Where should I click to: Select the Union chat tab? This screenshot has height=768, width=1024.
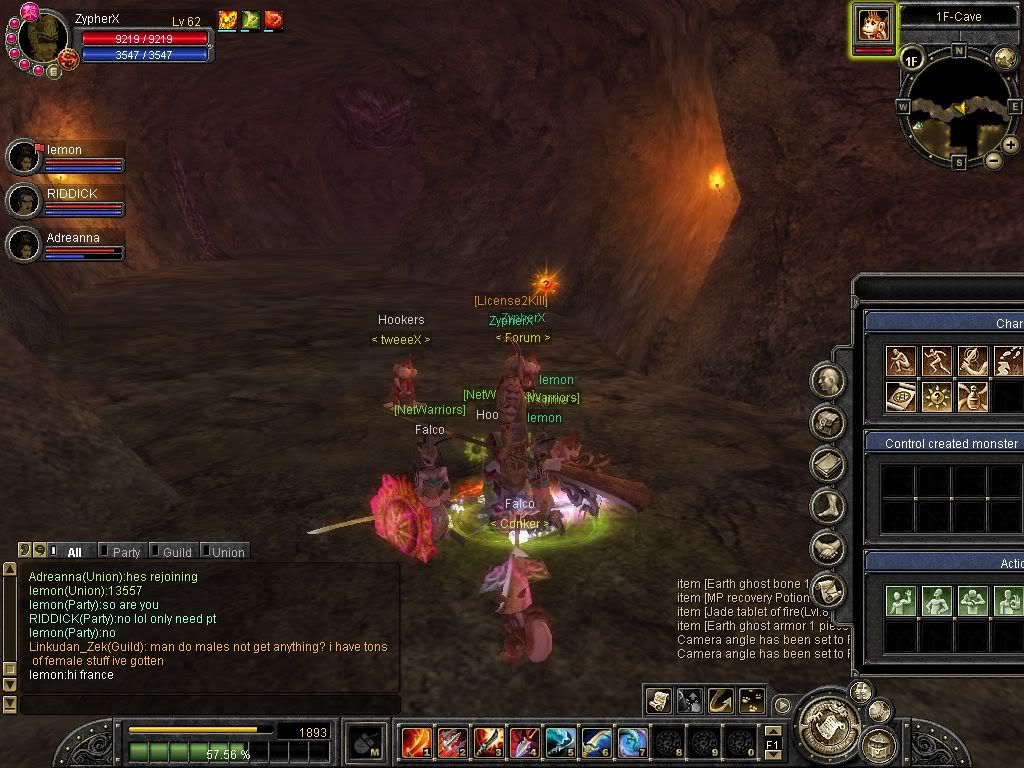(227, 551)
